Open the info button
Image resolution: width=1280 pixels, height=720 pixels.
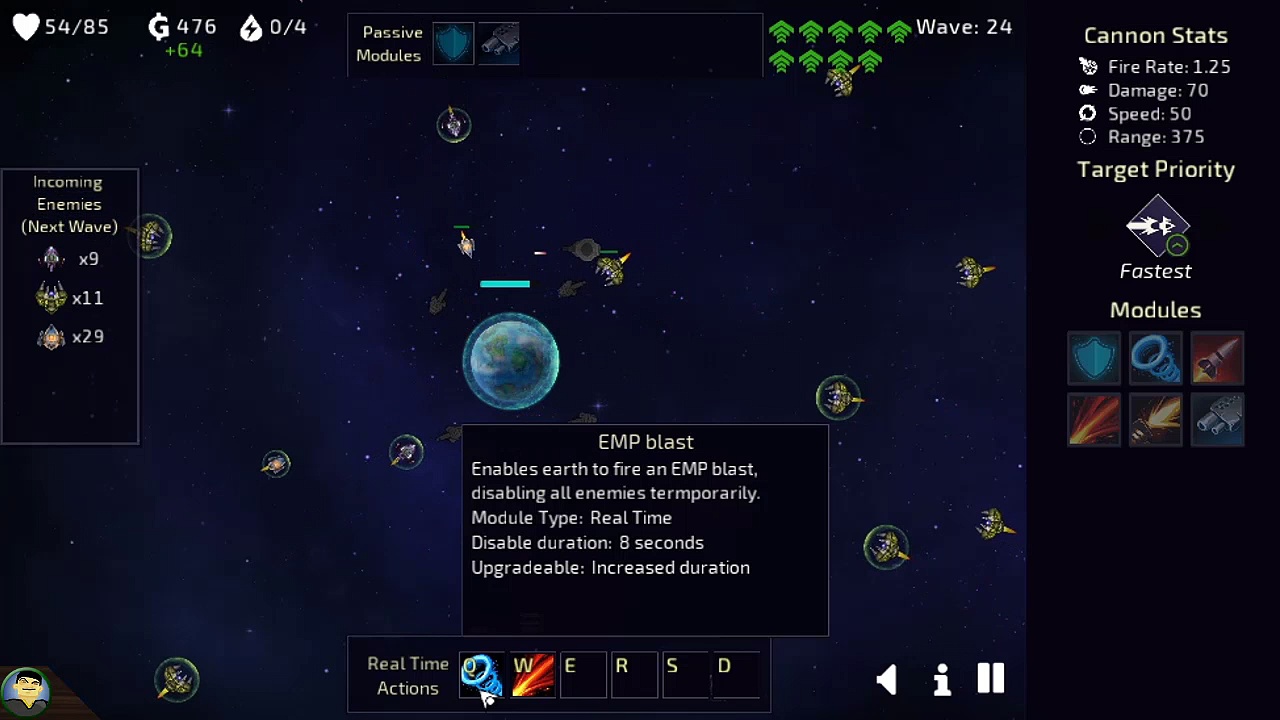[941, 680]
